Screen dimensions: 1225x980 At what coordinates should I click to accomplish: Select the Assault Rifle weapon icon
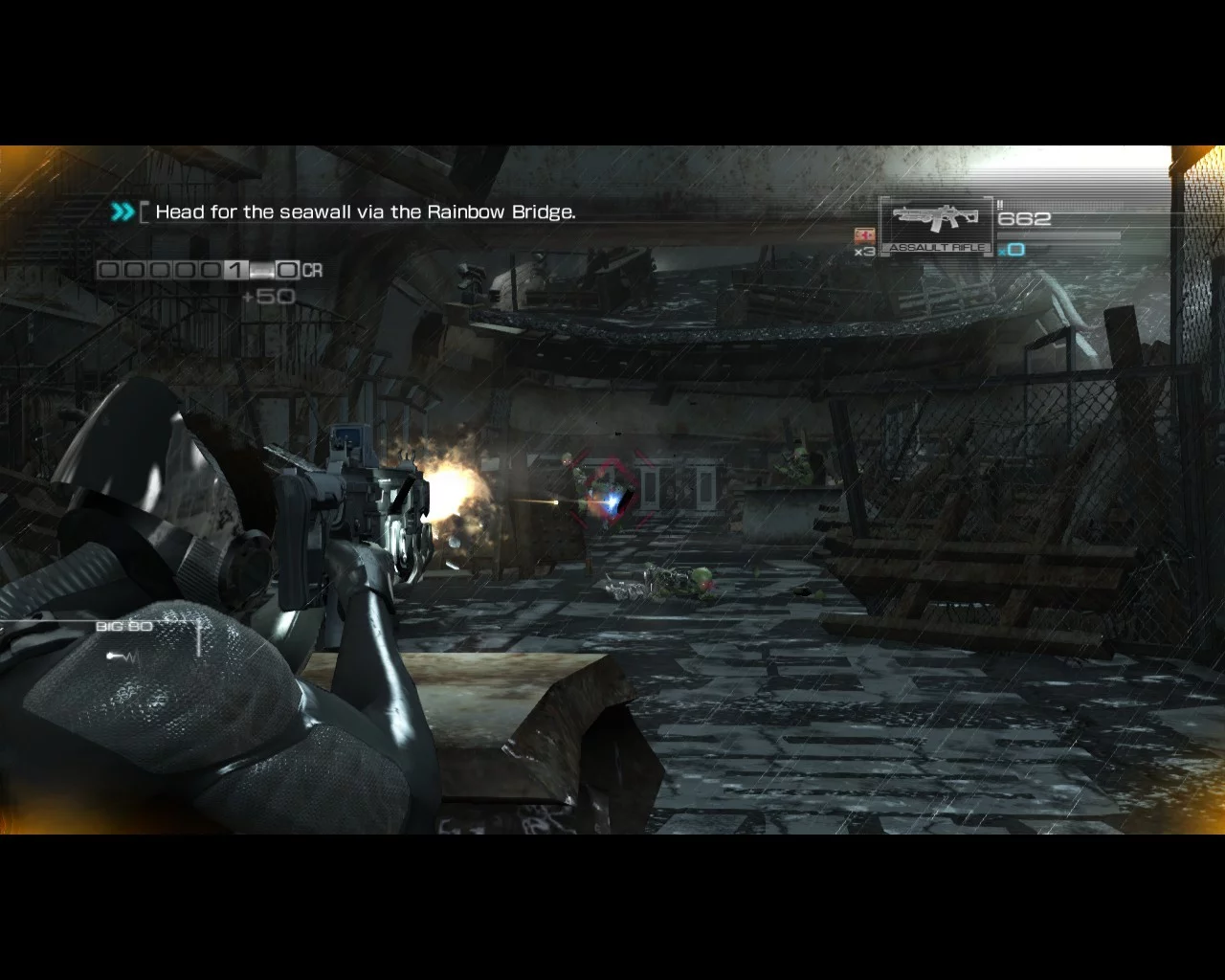(x=934, y=221)
